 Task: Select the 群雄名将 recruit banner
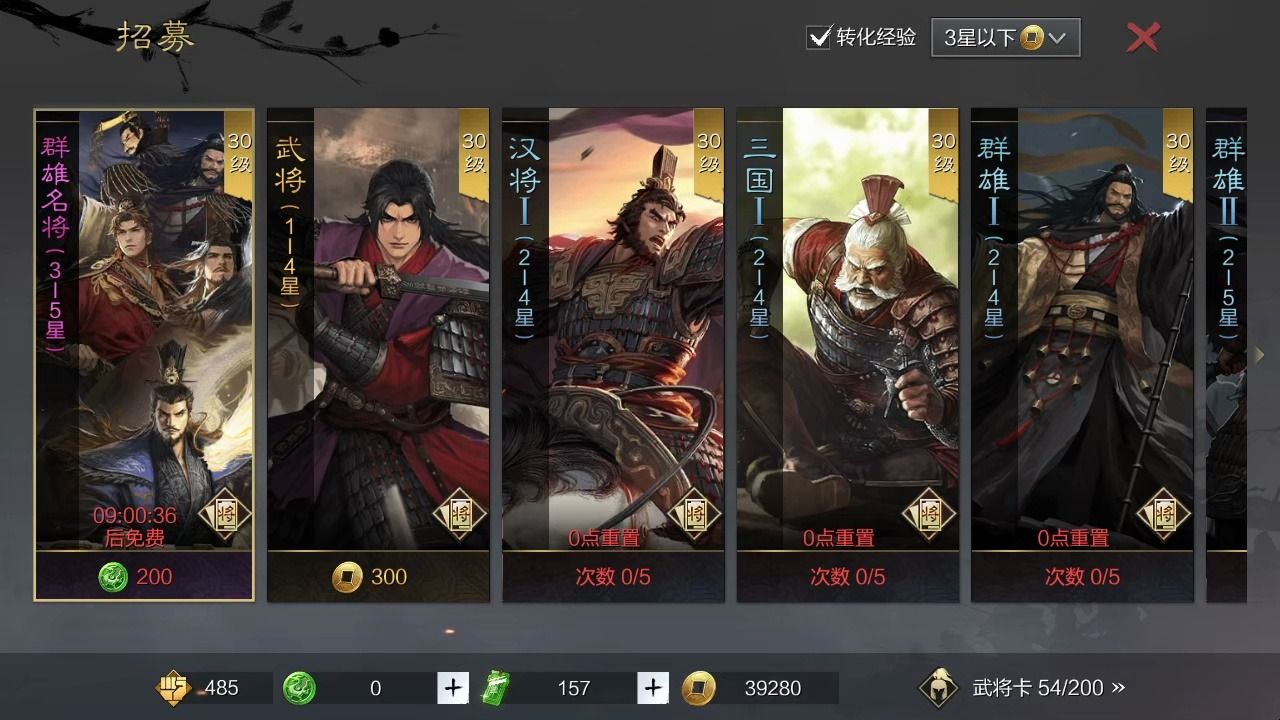(x=144, y=350)
